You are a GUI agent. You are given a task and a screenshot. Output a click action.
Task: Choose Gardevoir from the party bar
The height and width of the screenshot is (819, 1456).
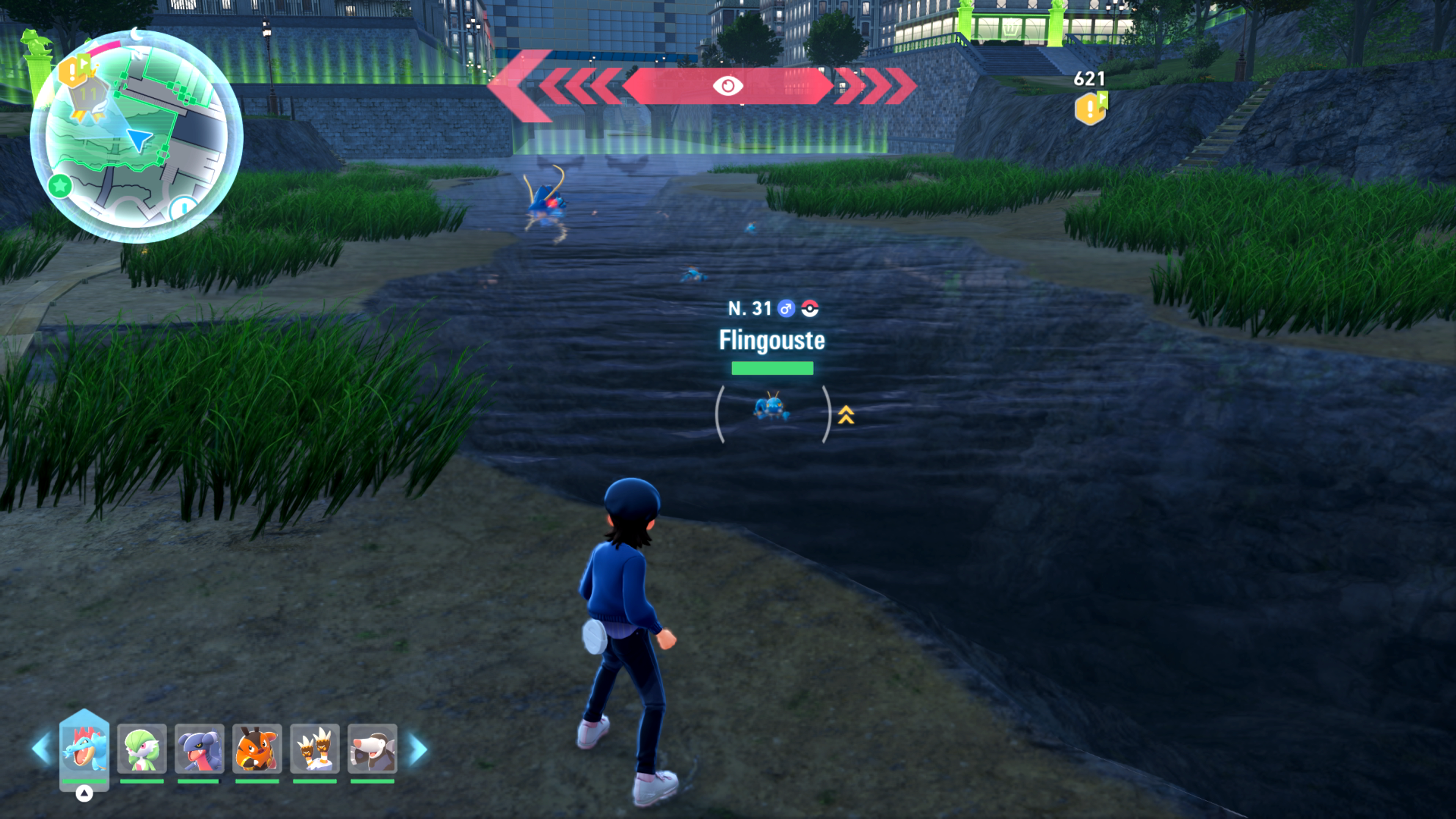point(142,749)
